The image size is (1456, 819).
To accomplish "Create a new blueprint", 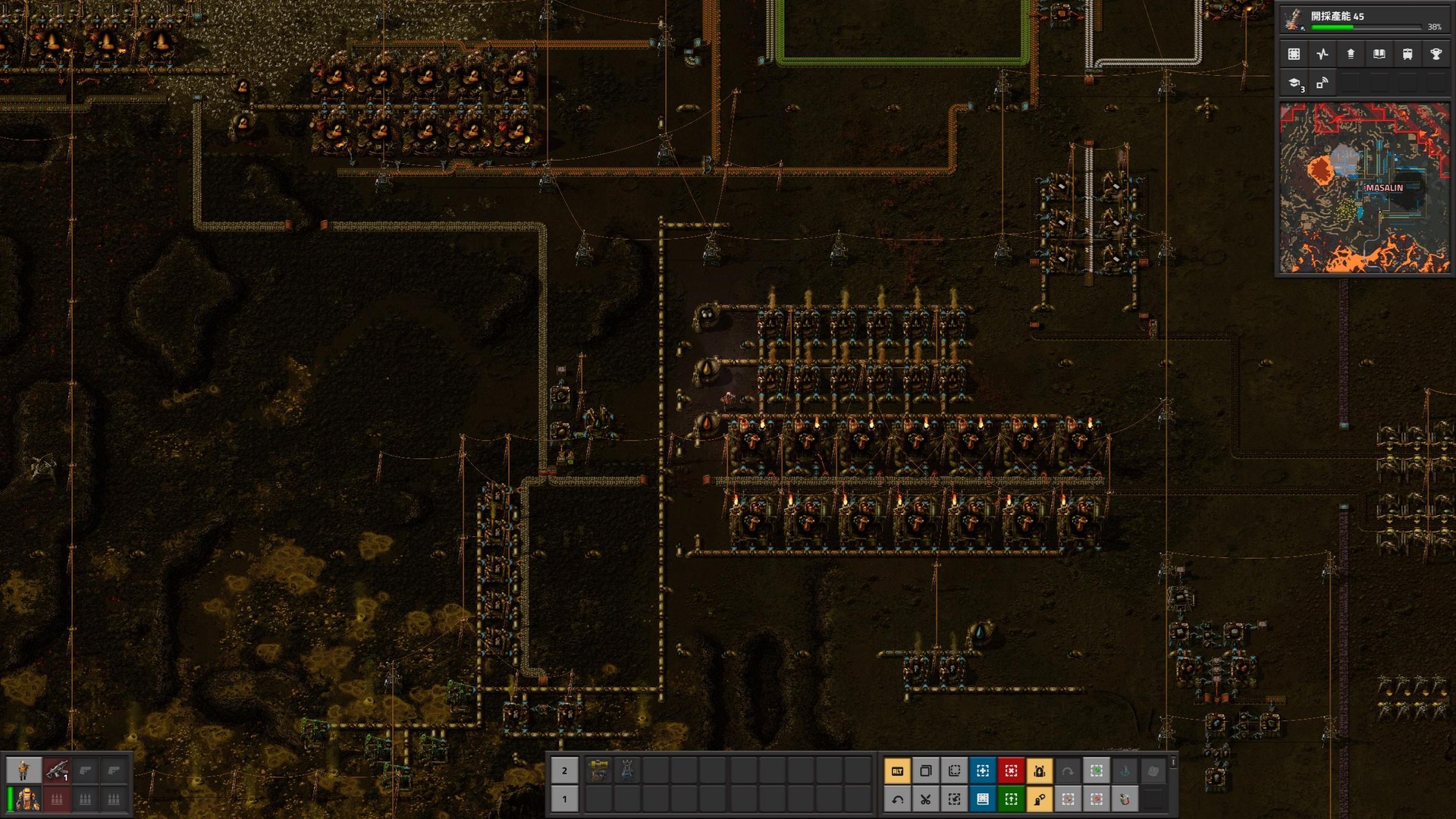I will 982,770.
